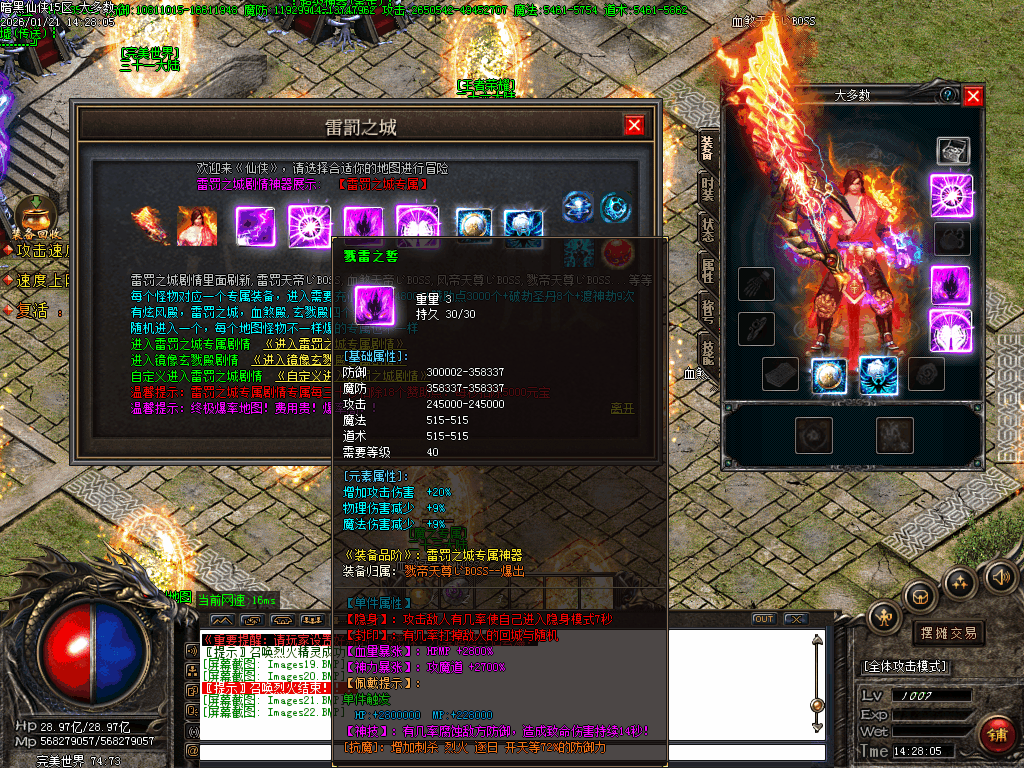
Task: Open the 技能 skills tab
Action: point(707,349)
